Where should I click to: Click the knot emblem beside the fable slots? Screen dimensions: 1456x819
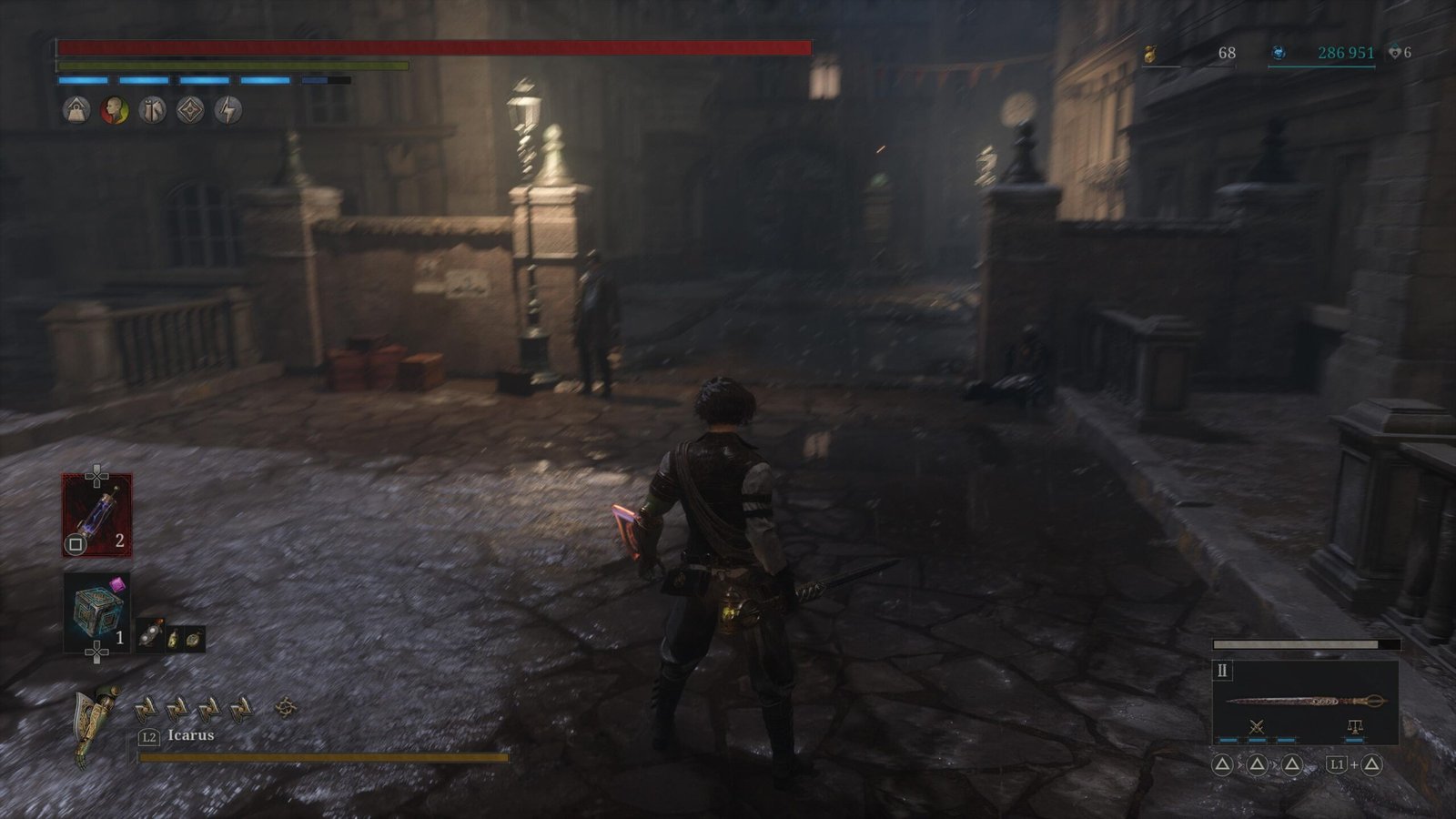[286, 706]
